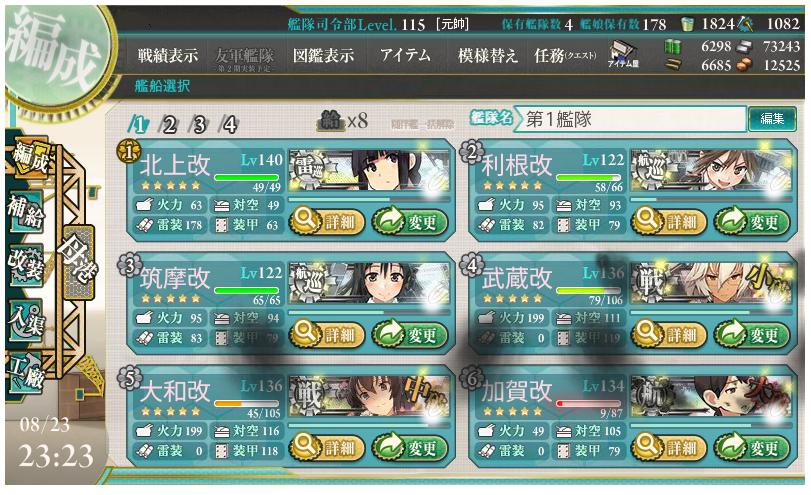Open 入渠 docking repair side menu
This screenshot has width=811, height=495.
(24, 318)
